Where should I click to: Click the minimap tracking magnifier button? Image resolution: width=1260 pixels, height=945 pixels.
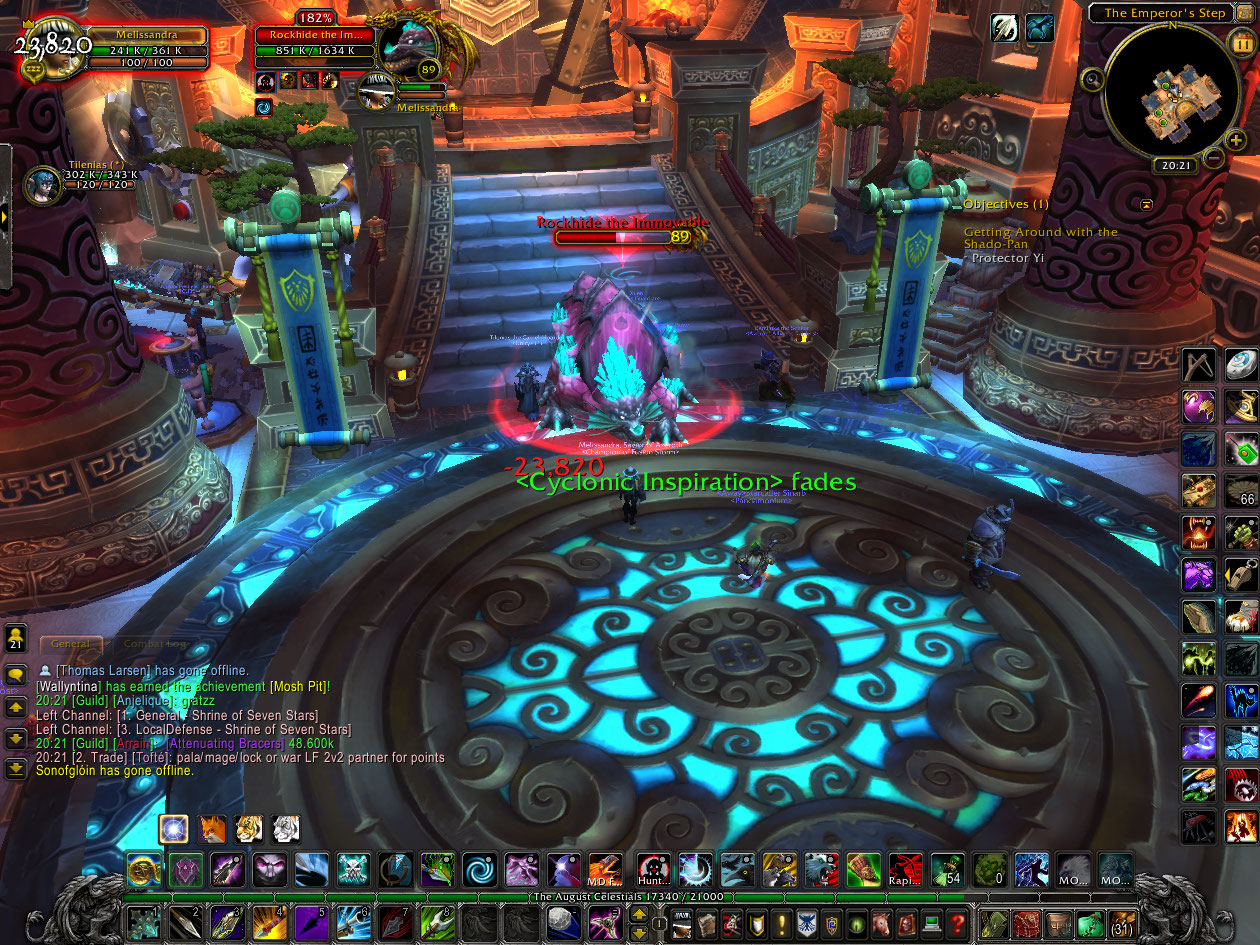click(1093, 80)
